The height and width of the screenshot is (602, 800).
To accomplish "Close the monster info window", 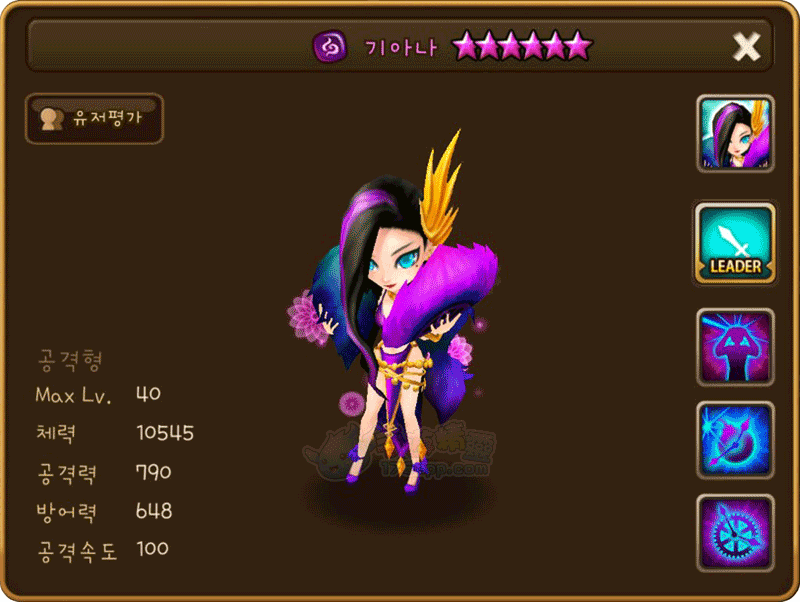I will tap(746, 46).
